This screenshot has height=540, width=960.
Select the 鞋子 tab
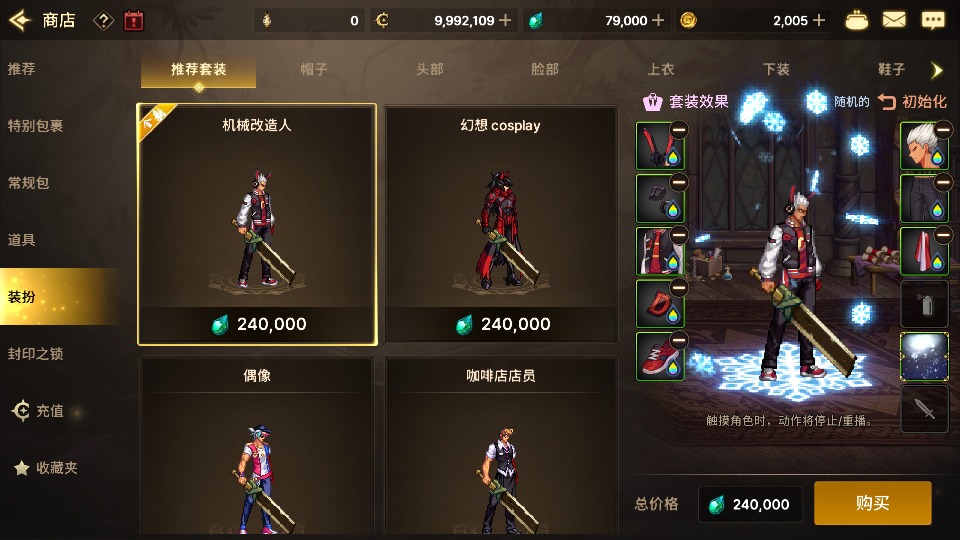point(890,70)
